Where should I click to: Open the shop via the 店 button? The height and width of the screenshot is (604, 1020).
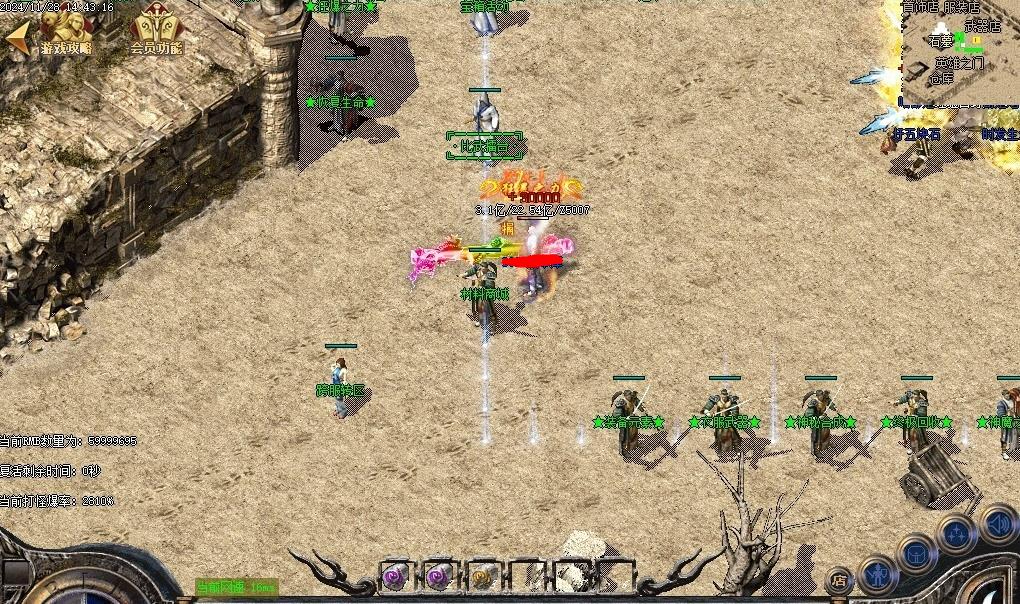839,580
